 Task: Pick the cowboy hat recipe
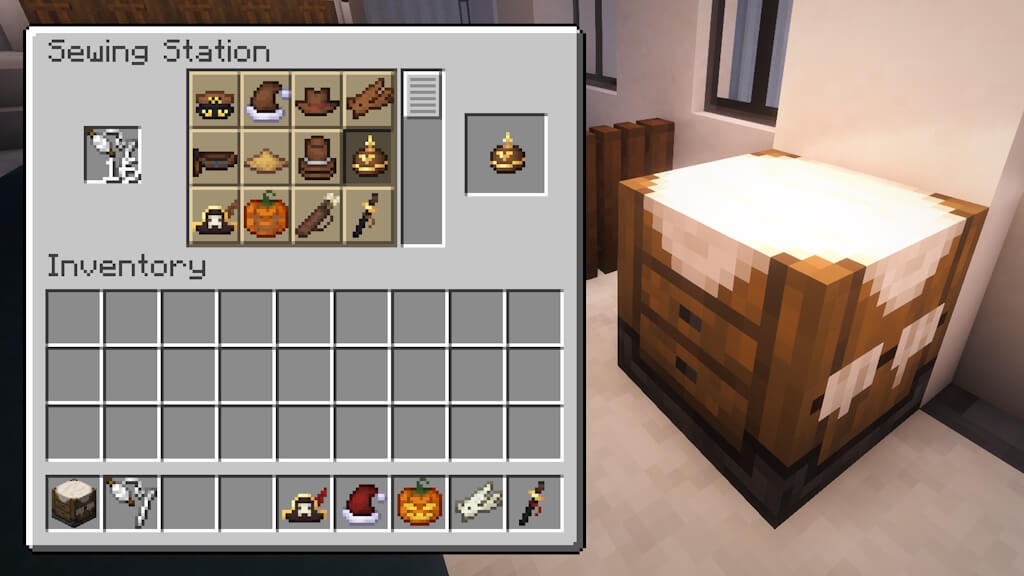318,100
